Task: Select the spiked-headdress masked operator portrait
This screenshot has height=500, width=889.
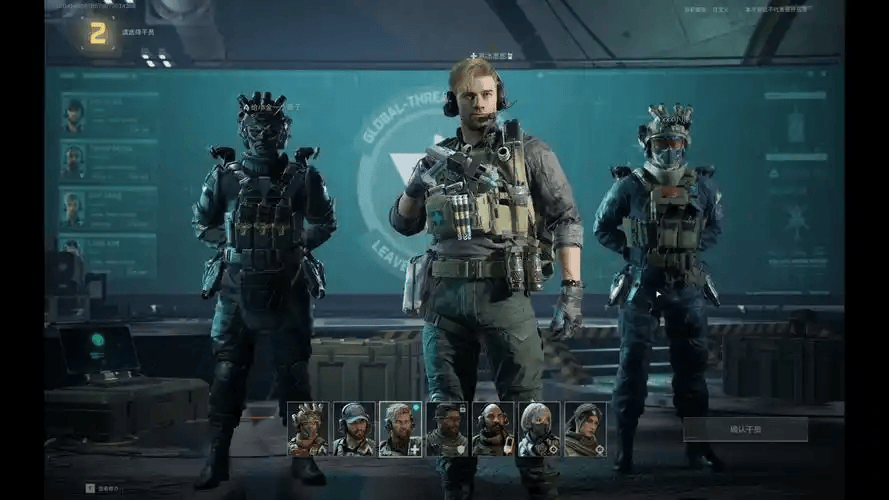Action: pyautogui.click(x=308, y=429)
